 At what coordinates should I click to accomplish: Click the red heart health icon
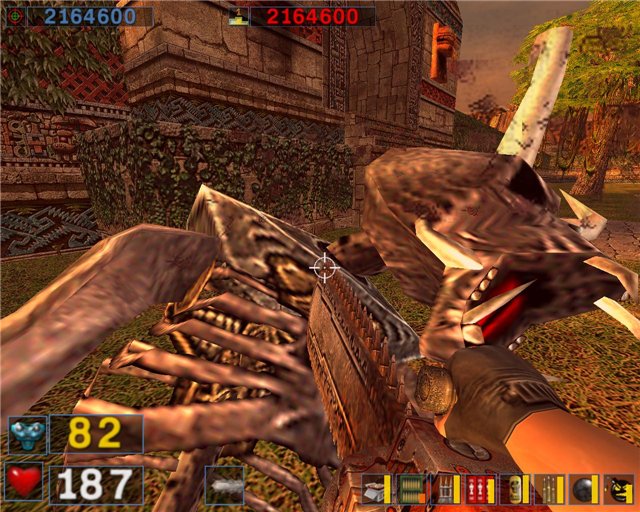[24, 484]
